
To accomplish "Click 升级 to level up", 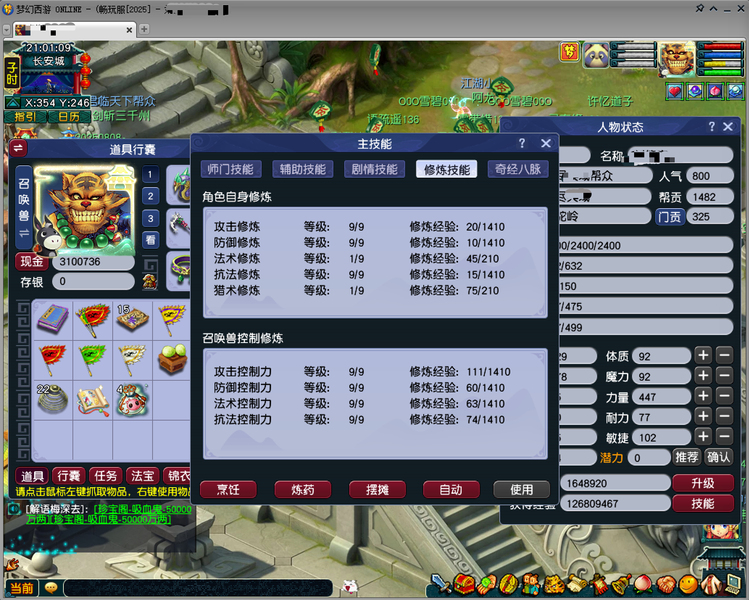I will 703,483.
